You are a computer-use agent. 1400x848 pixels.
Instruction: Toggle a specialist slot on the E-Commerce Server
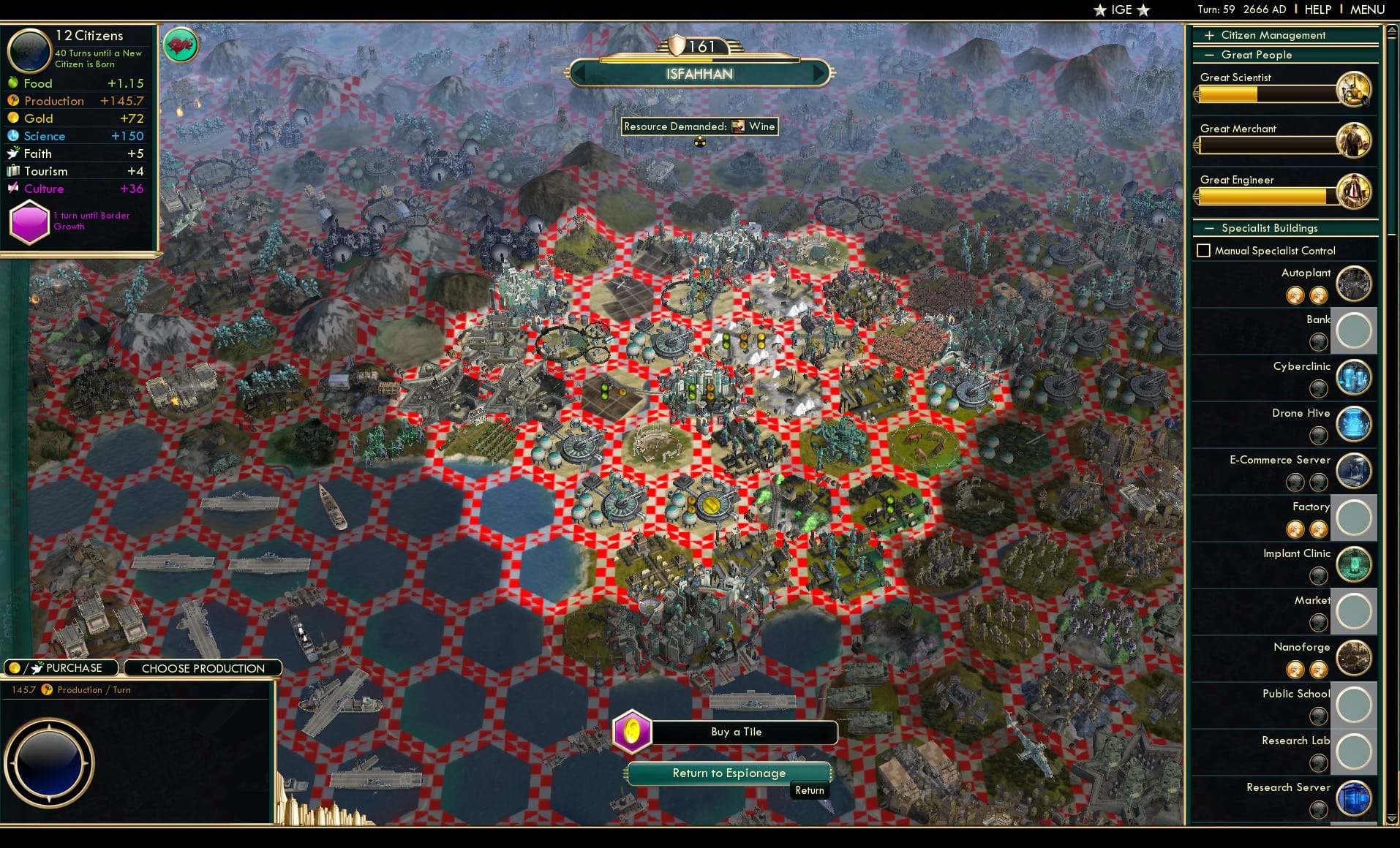(x=1296, y=482)
